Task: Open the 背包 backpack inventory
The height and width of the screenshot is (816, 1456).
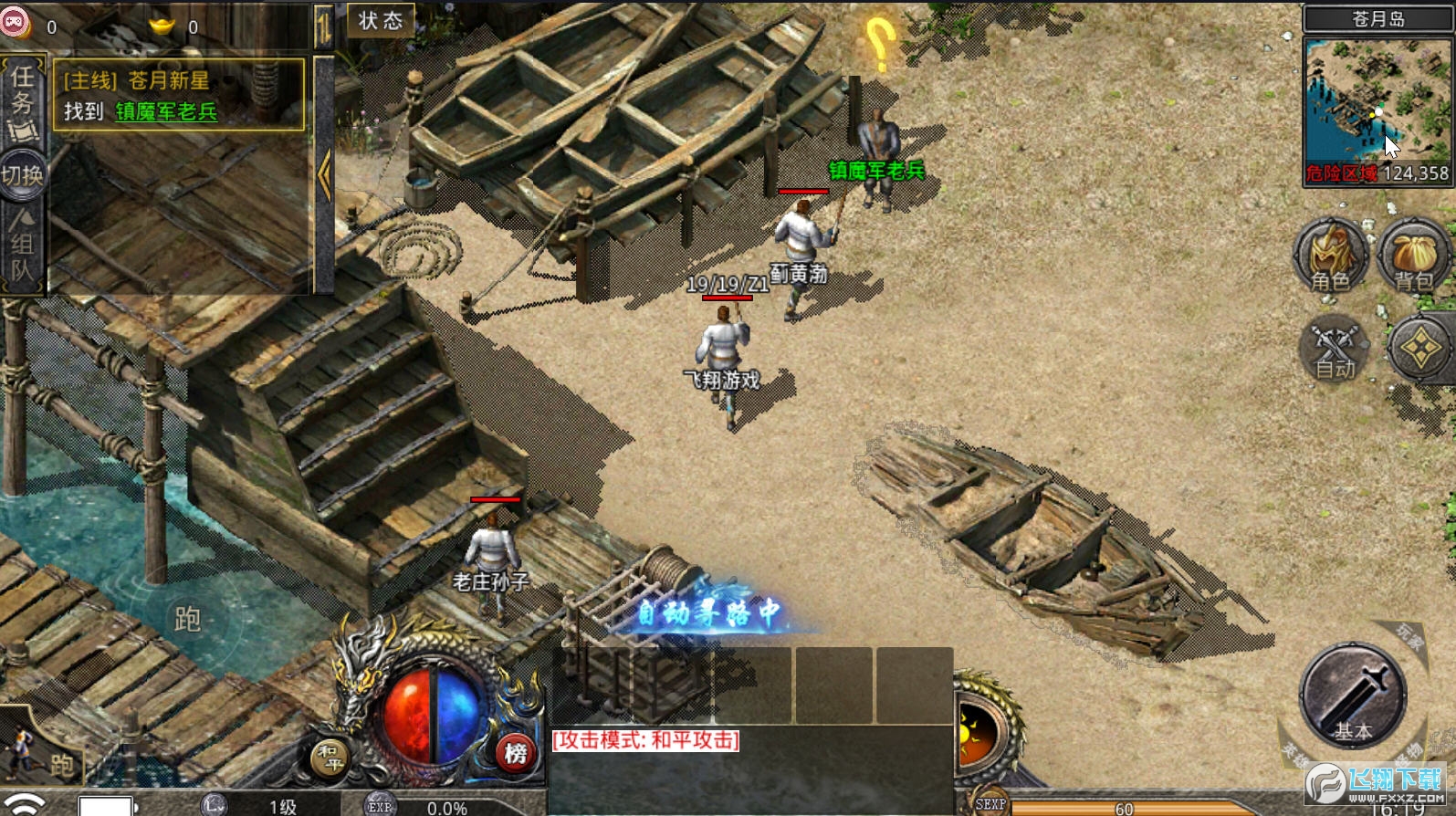Action: tap(1413, 257)
